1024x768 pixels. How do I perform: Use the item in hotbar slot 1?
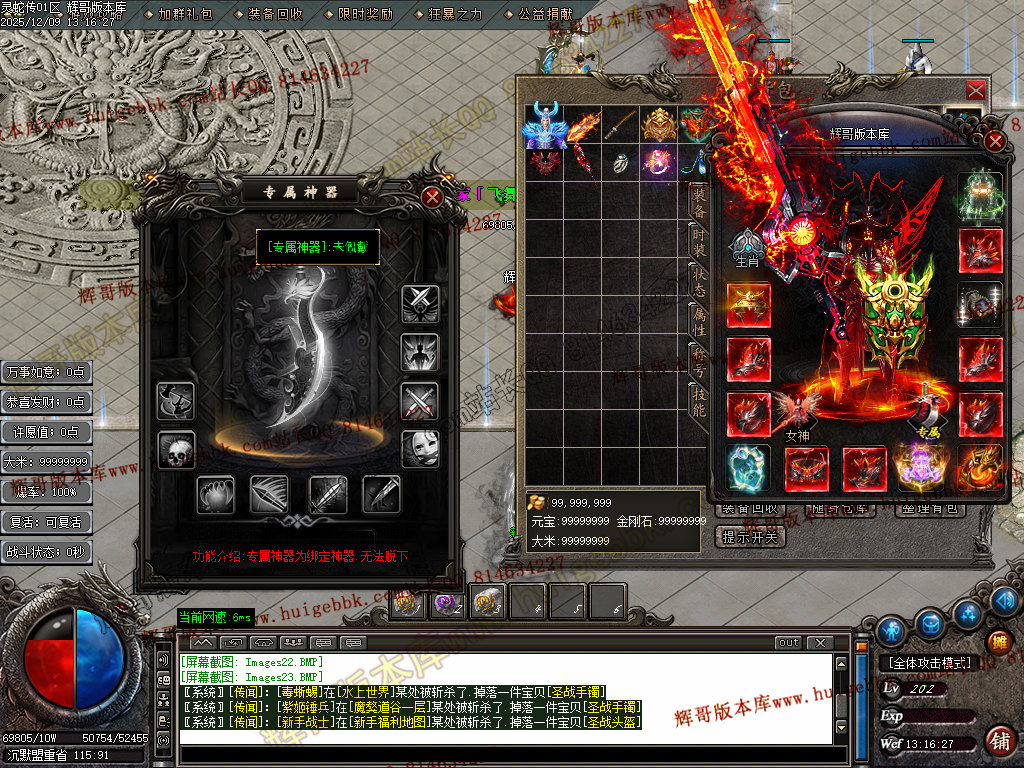pyautogui.click(x=407, y=602)
